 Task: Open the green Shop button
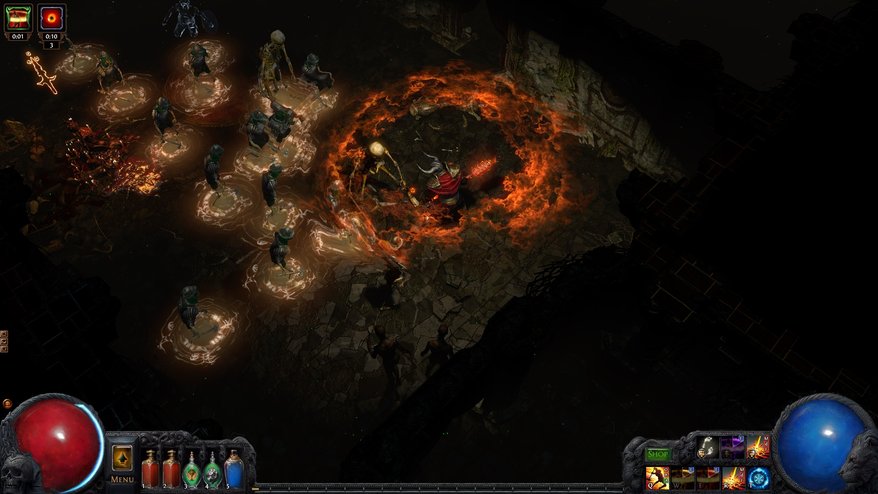coord(657,454)
